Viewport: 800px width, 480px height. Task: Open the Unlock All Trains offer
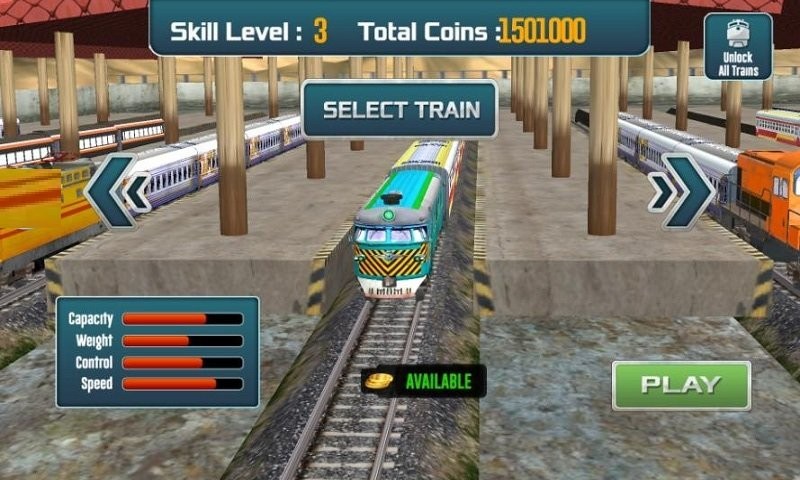[x=738, y=47]
